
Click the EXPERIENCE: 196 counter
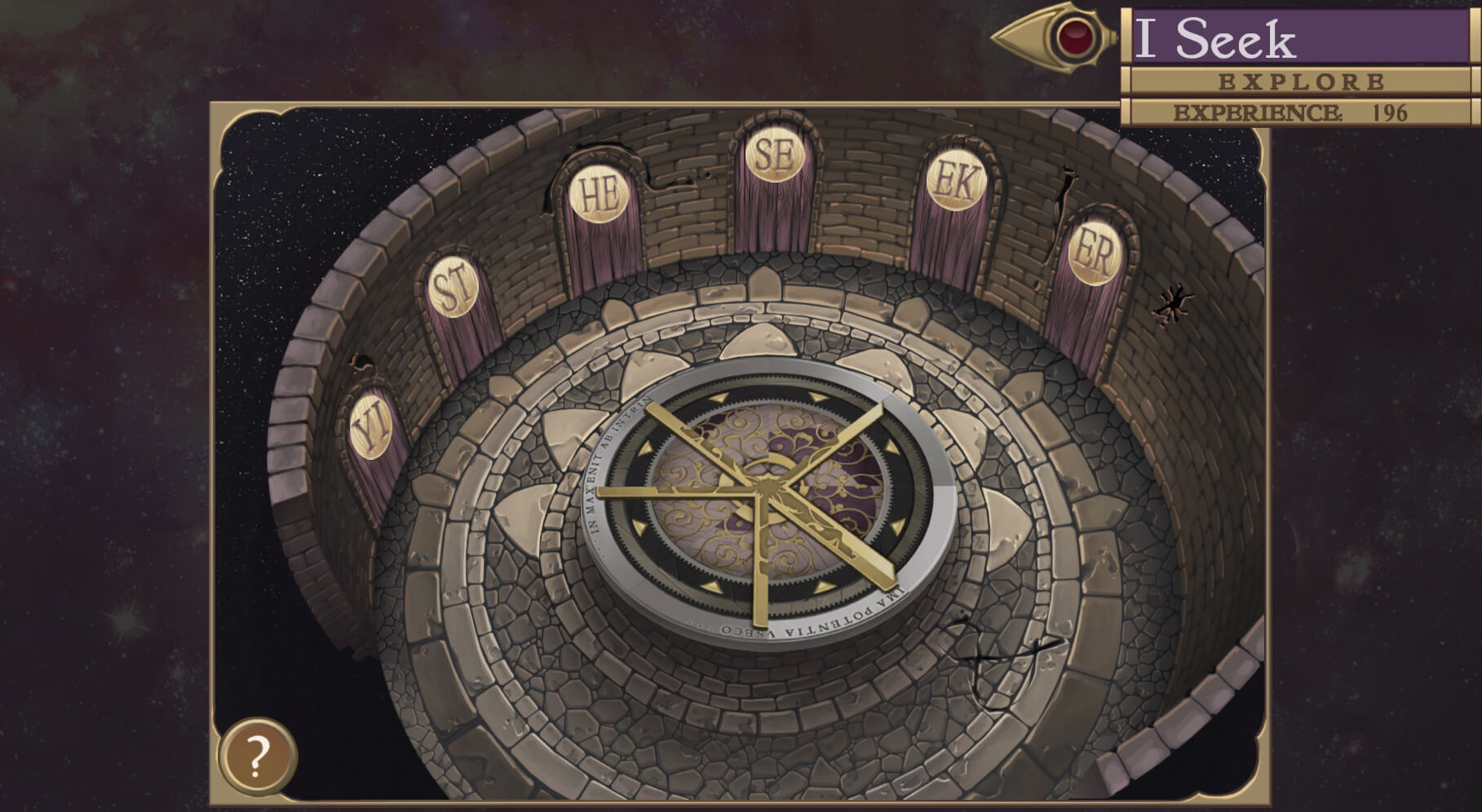pos(1293,113)
